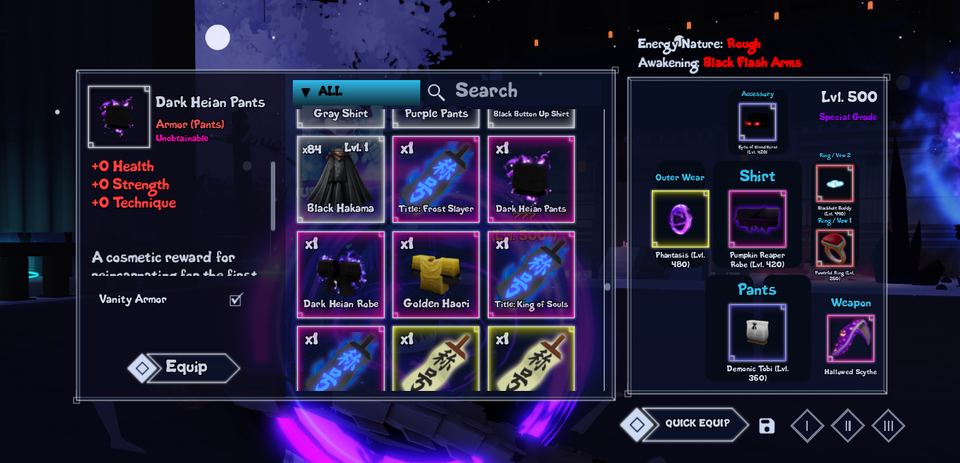
Task: Click the inventory Search field
Action: point(510,91)
